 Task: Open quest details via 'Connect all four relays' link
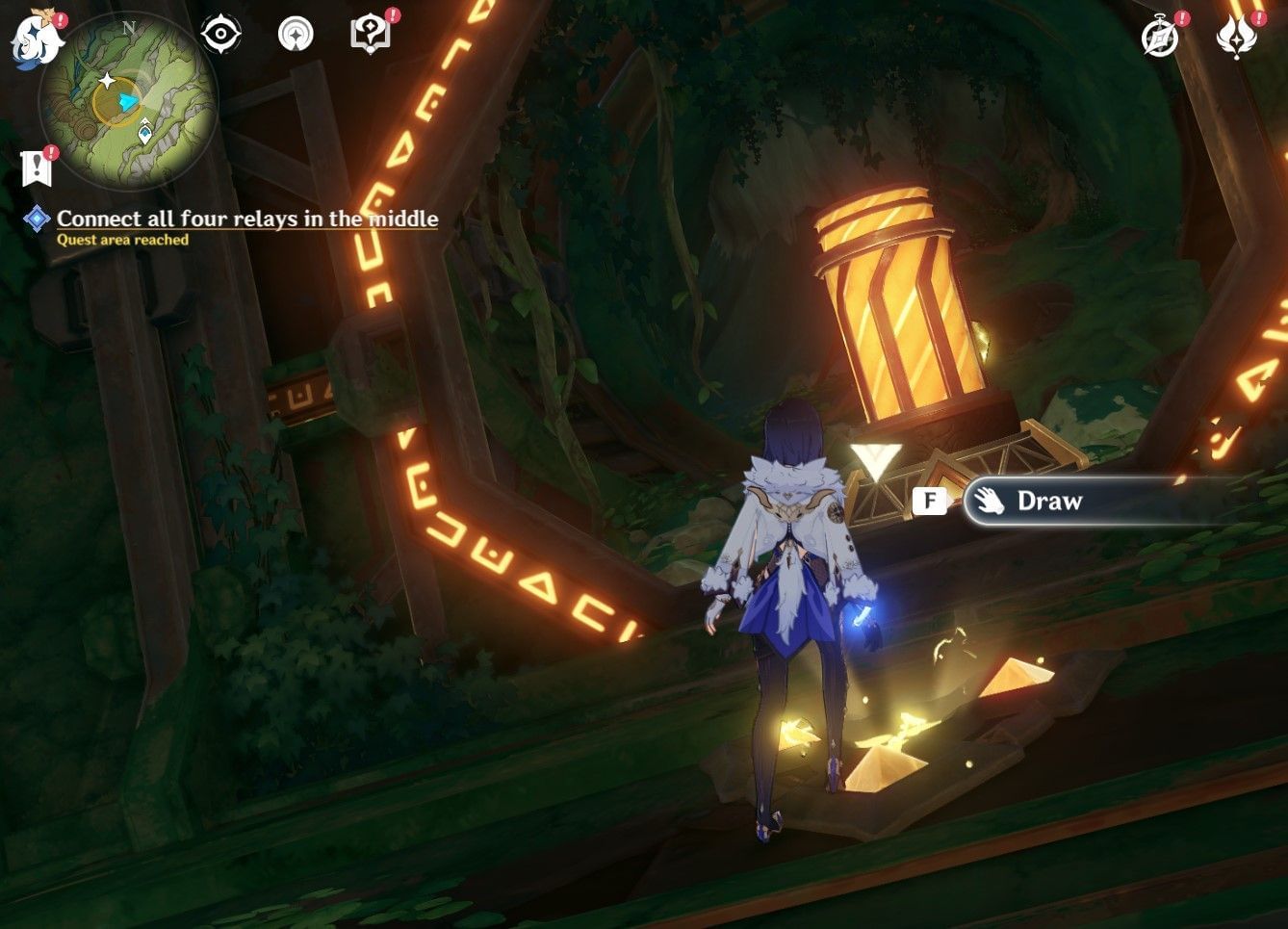click(245, 219)
